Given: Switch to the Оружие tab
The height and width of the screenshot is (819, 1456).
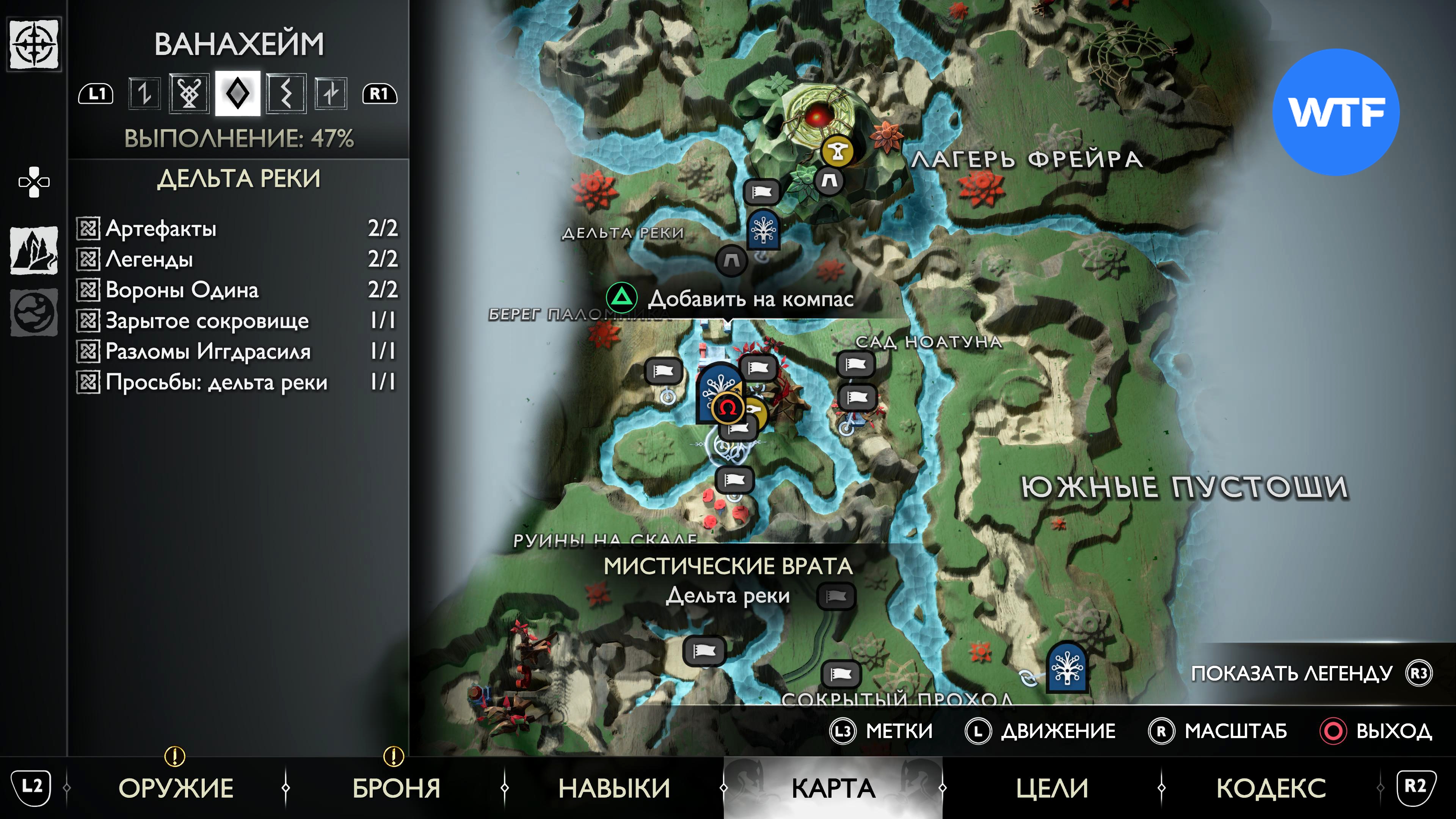Looking at the screenshot, I should click(x=176, y=788).
